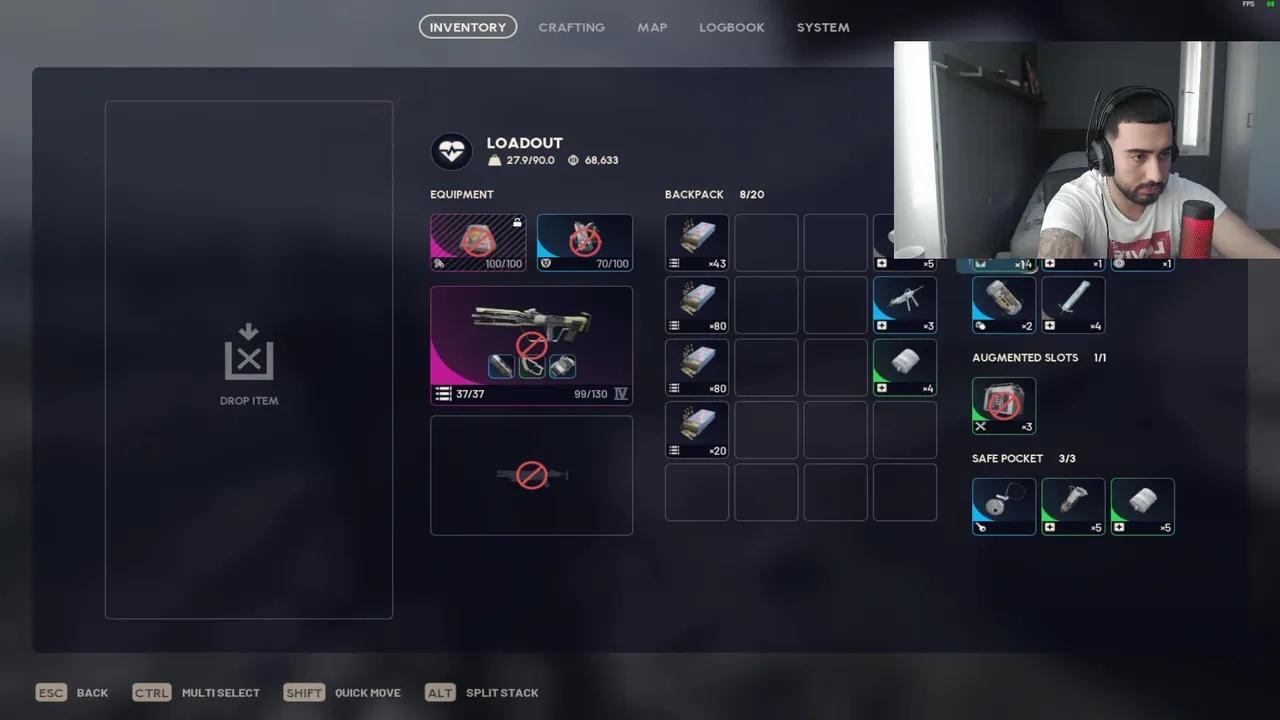Viewport: 1280px width, 720px height.
Task: Select the flare stack in the safe pocket
Action: tap(1073, 505)
